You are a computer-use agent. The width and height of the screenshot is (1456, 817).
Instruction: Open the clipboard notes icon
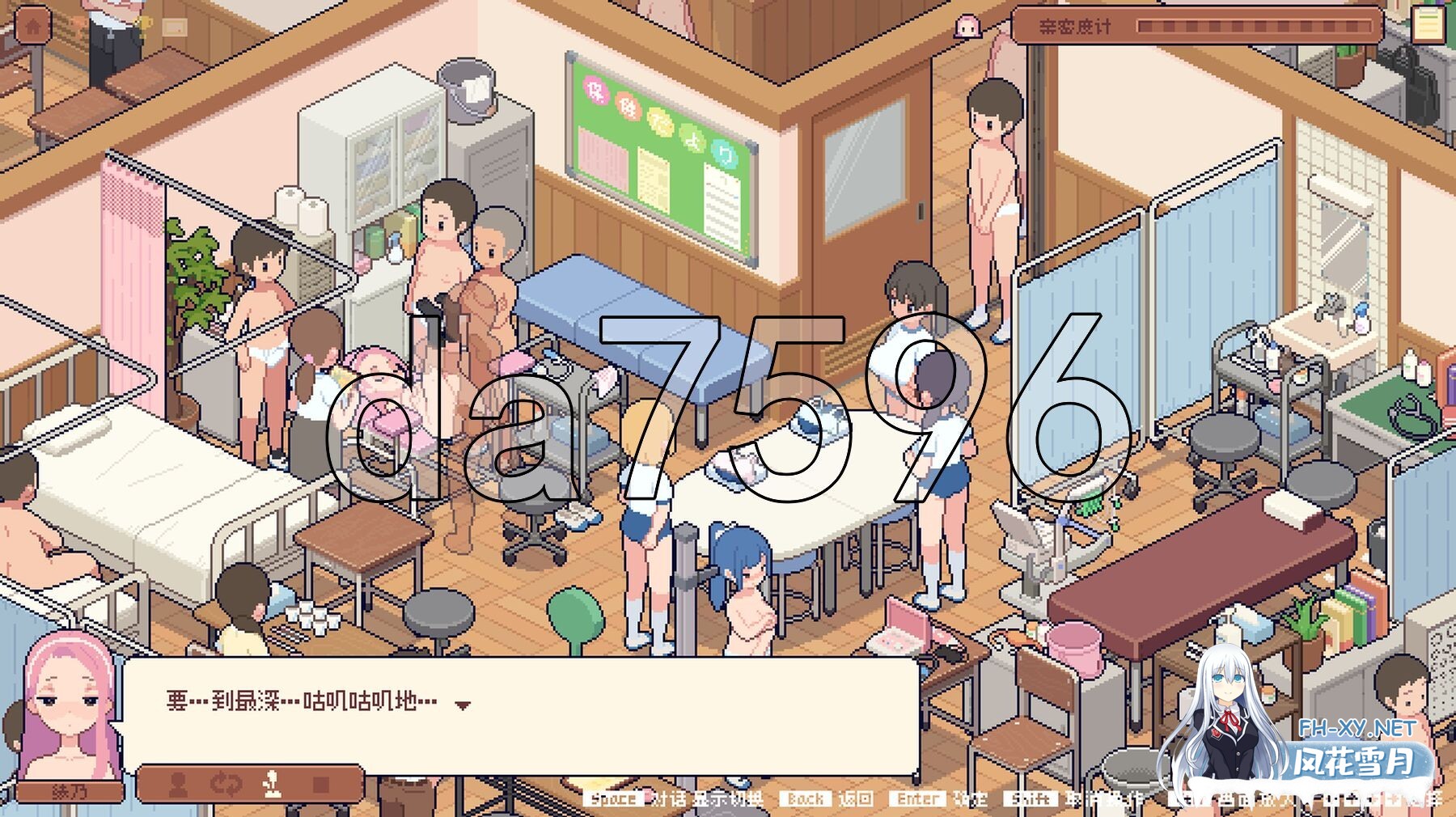[1428, 24]
